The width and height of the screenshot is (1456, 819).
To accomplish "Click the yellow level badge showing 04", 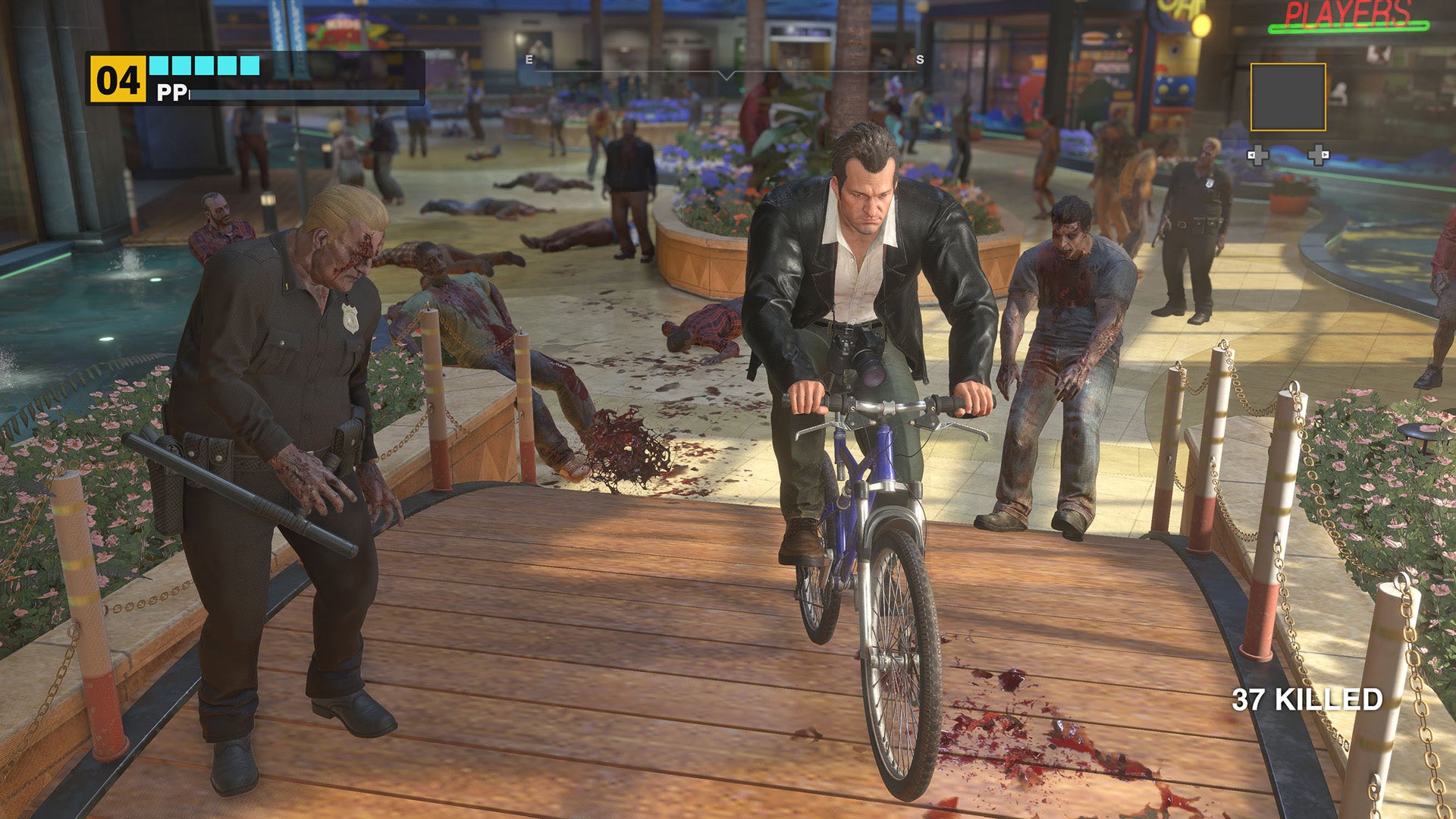I will click(x=118, y=78).
